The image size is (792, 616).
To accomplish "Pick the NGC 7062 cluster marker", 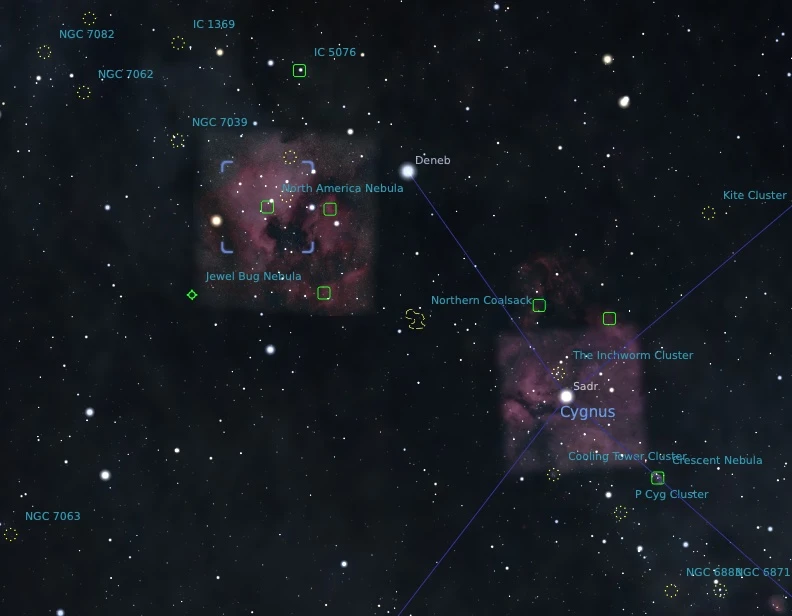I will click(x=84, y=92).
